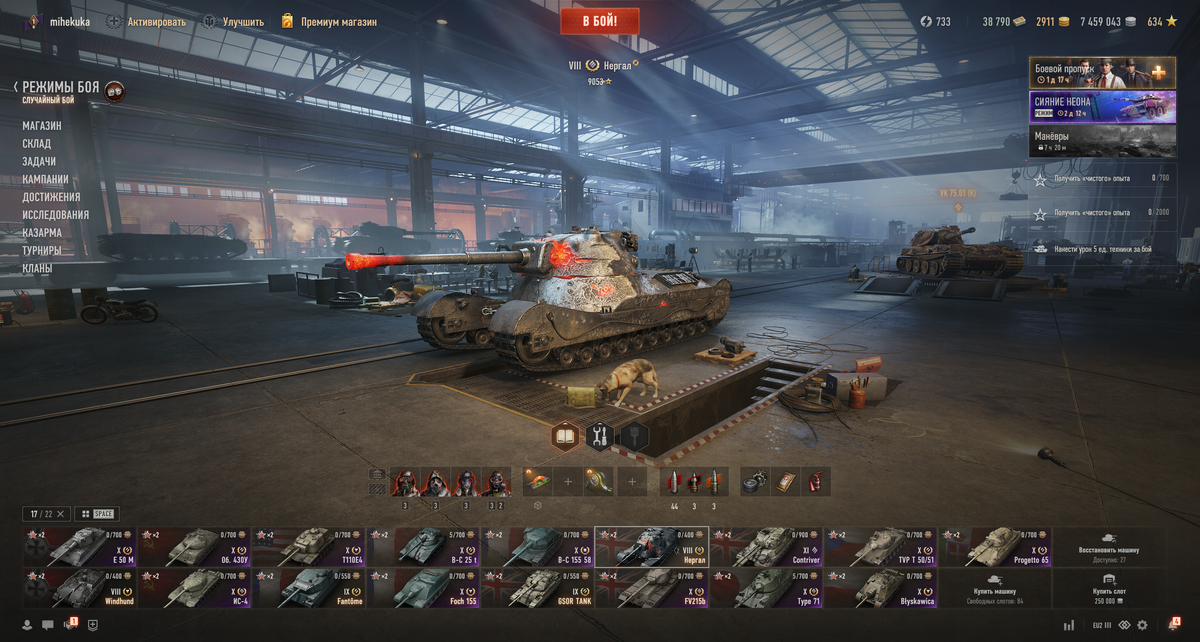Select the E 50 M tank in carousel
1200x642 pixels.
pos(79,548)
